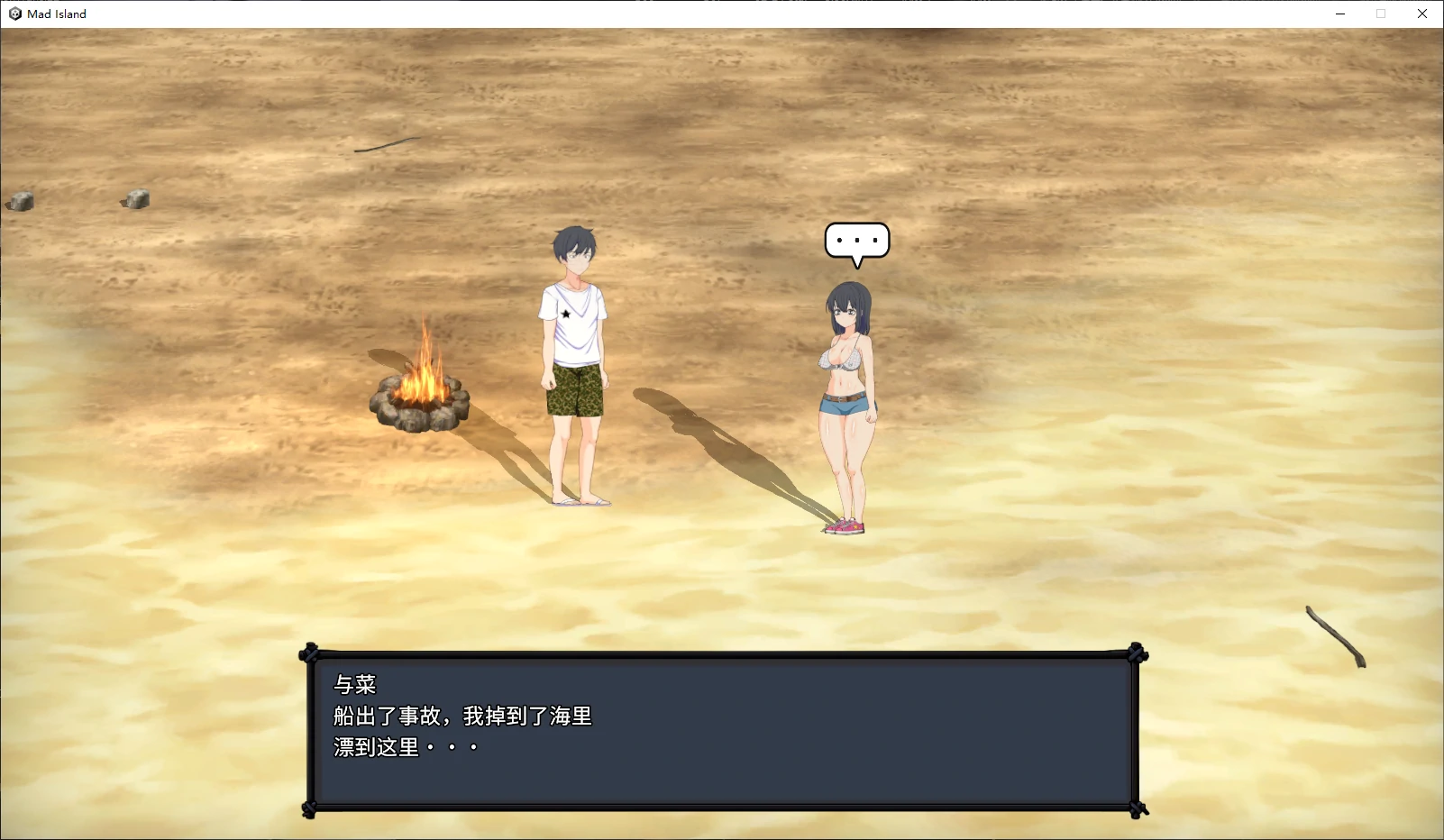Click the line 漂到这里・・・

click(x=404, y=747)
